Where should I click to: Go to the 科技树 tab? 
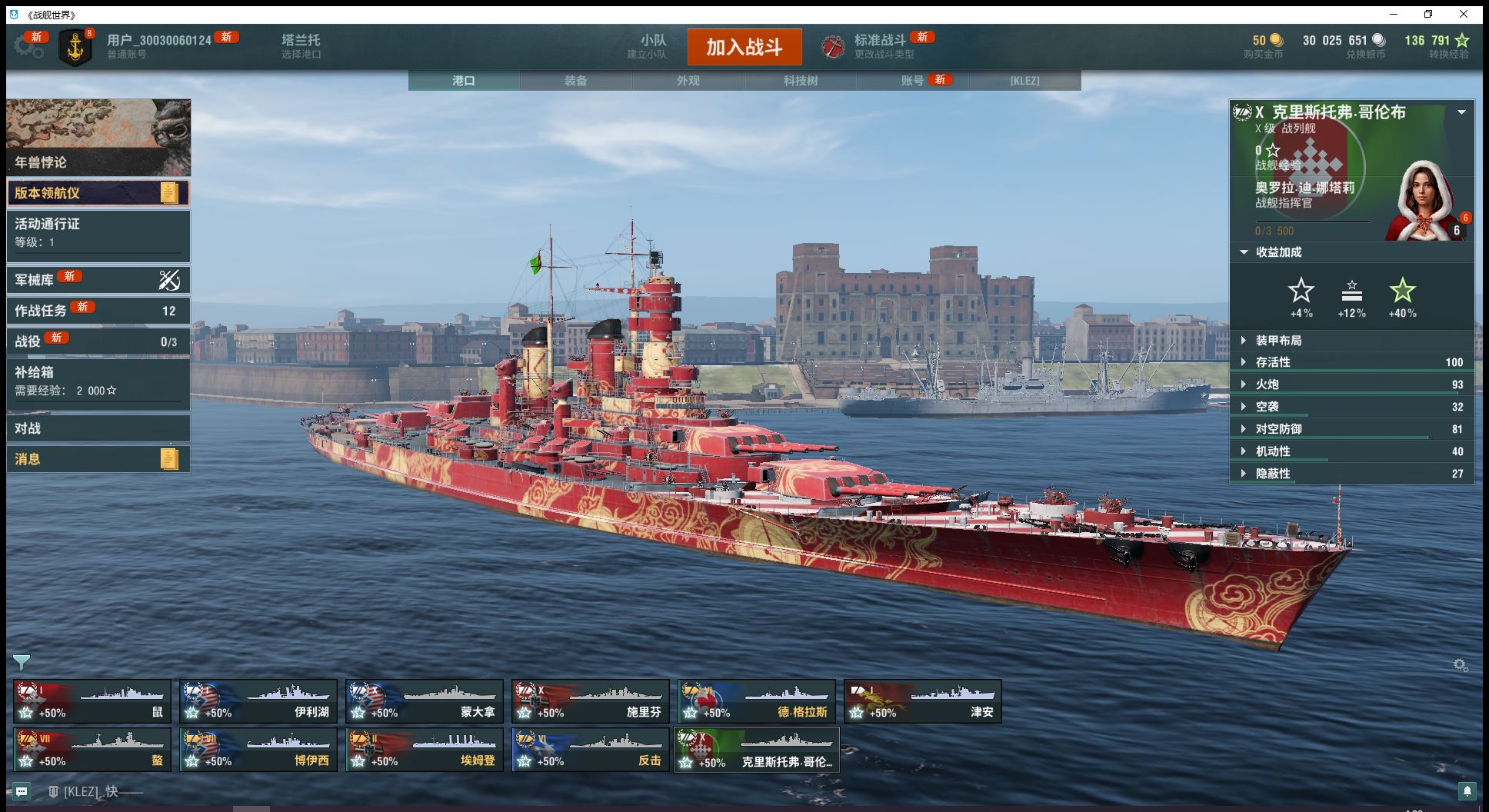point(801,81)
